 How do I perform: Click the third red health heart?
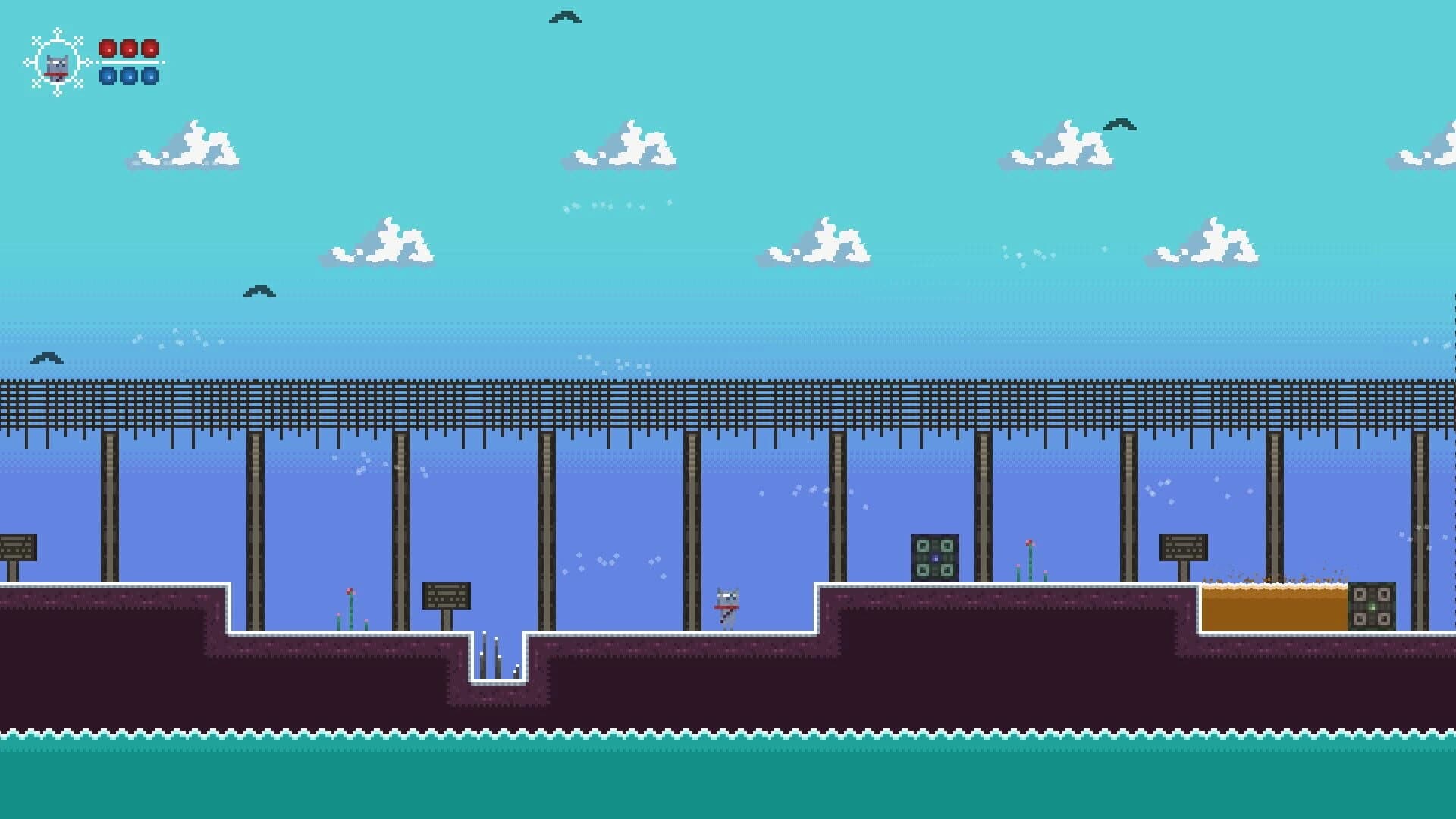tap(149, 50)
